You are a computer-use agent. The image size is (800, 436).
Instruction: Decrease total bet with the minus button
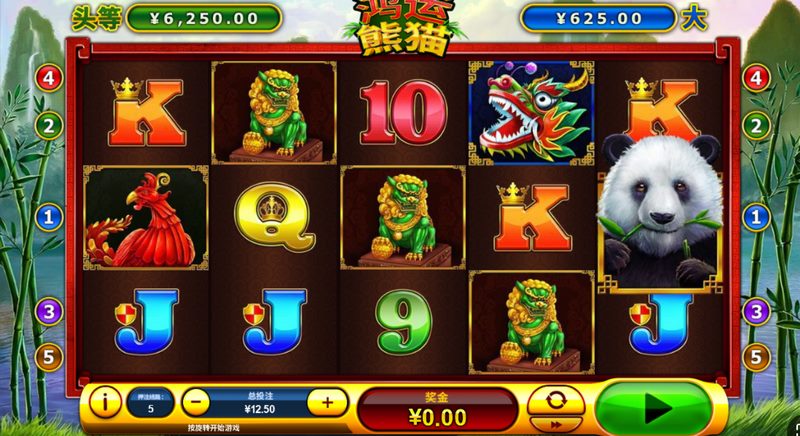tap(197, 403)
